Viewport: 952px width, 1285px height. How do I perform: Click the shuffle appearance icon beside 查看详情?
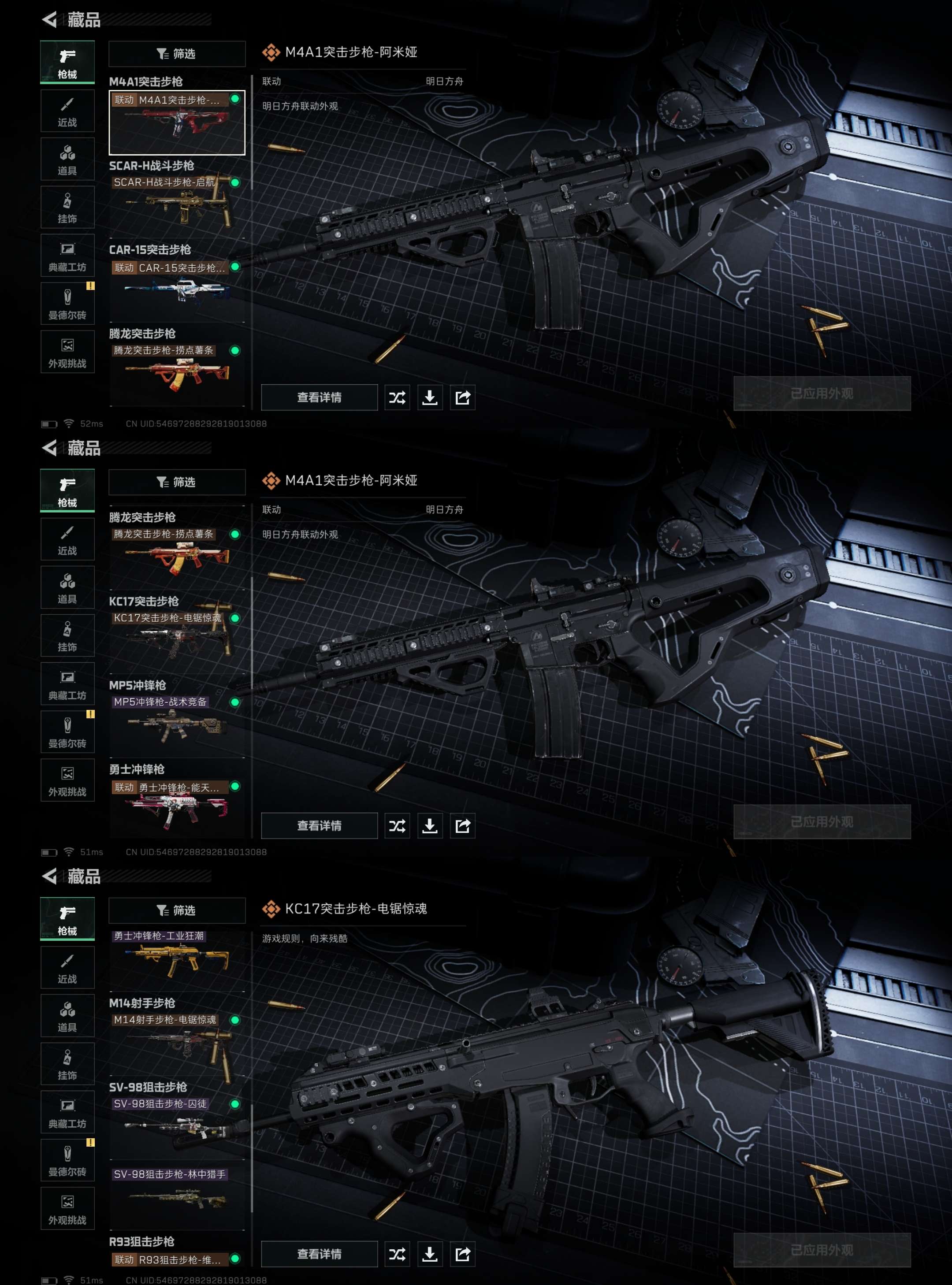(398, 397)
